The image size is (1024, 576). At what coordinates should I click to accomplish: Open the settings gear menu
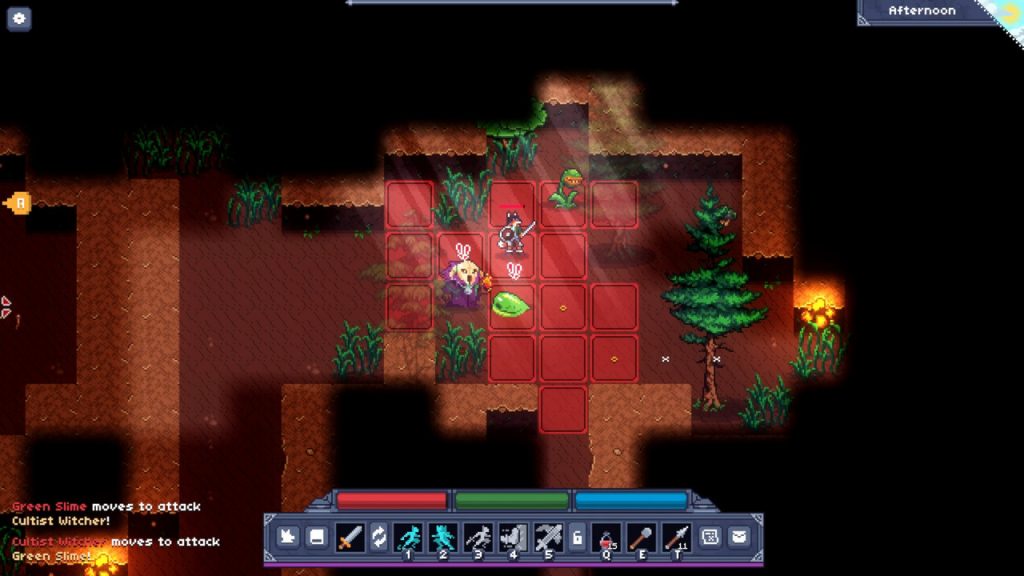(x=19, y=18)
